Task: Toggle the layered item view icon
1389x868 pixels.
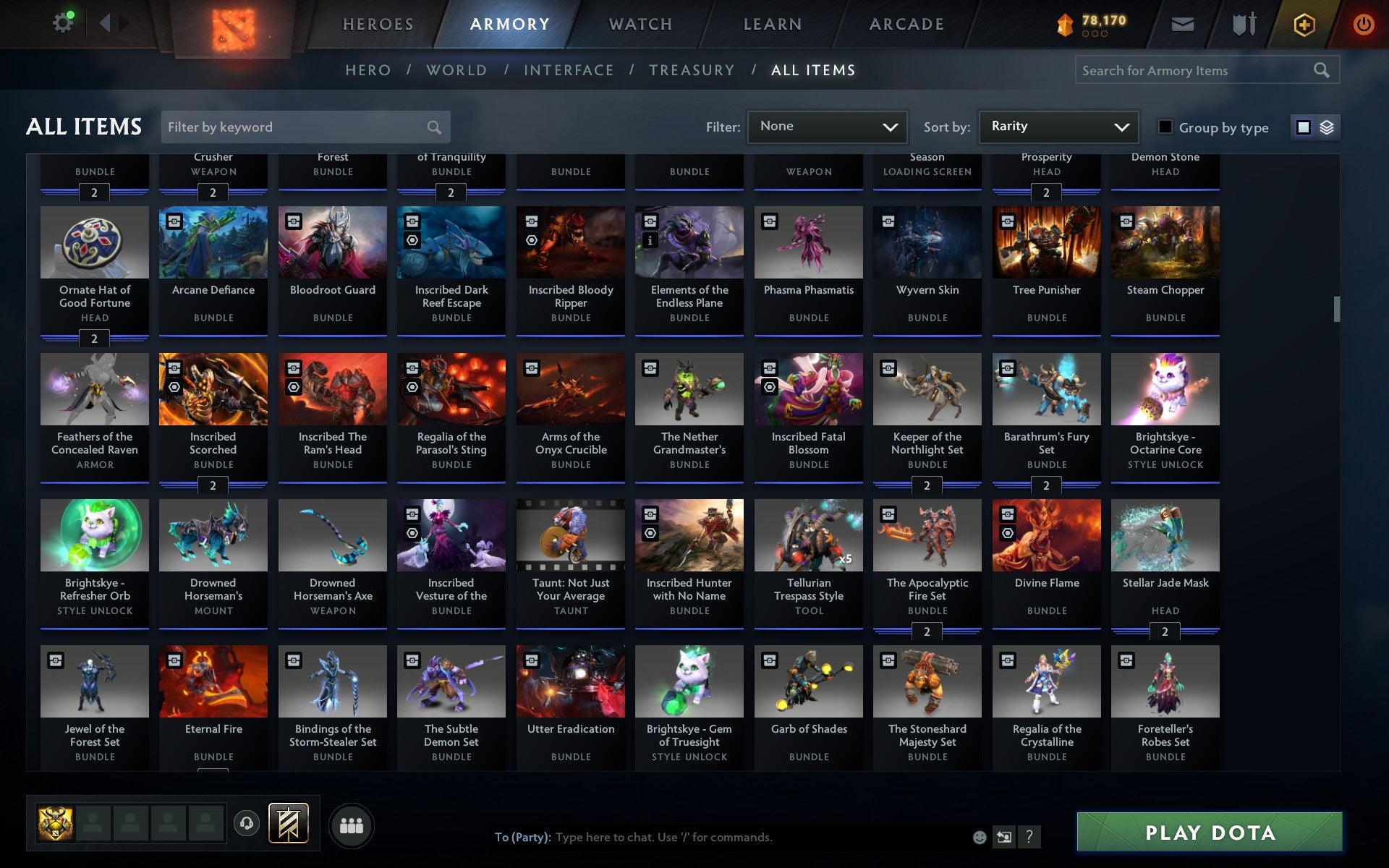Action: (x=1326, y=127)
